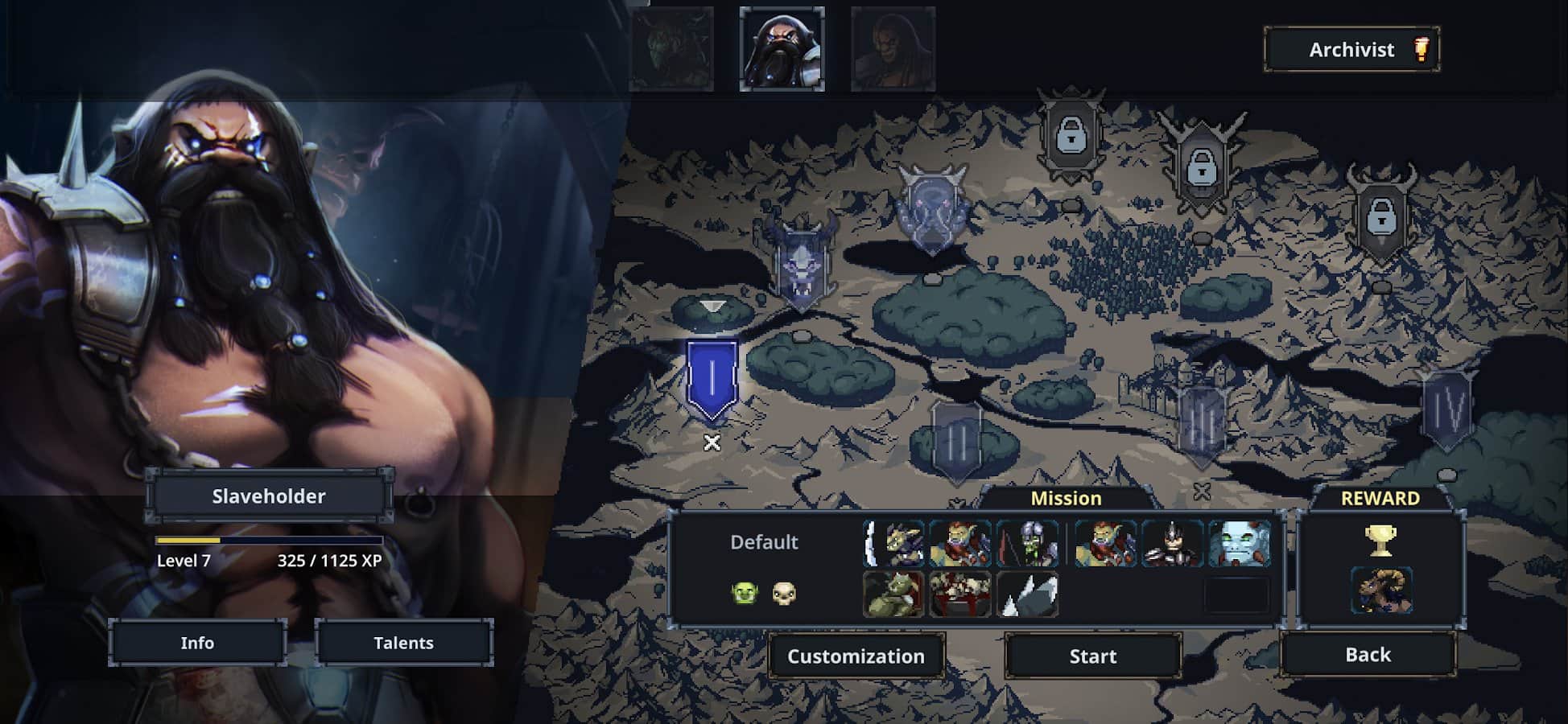Select mission banner IV on map
Image resolution: width=1568 pixels, height=724 pixels.
(x=1446, y=410)
